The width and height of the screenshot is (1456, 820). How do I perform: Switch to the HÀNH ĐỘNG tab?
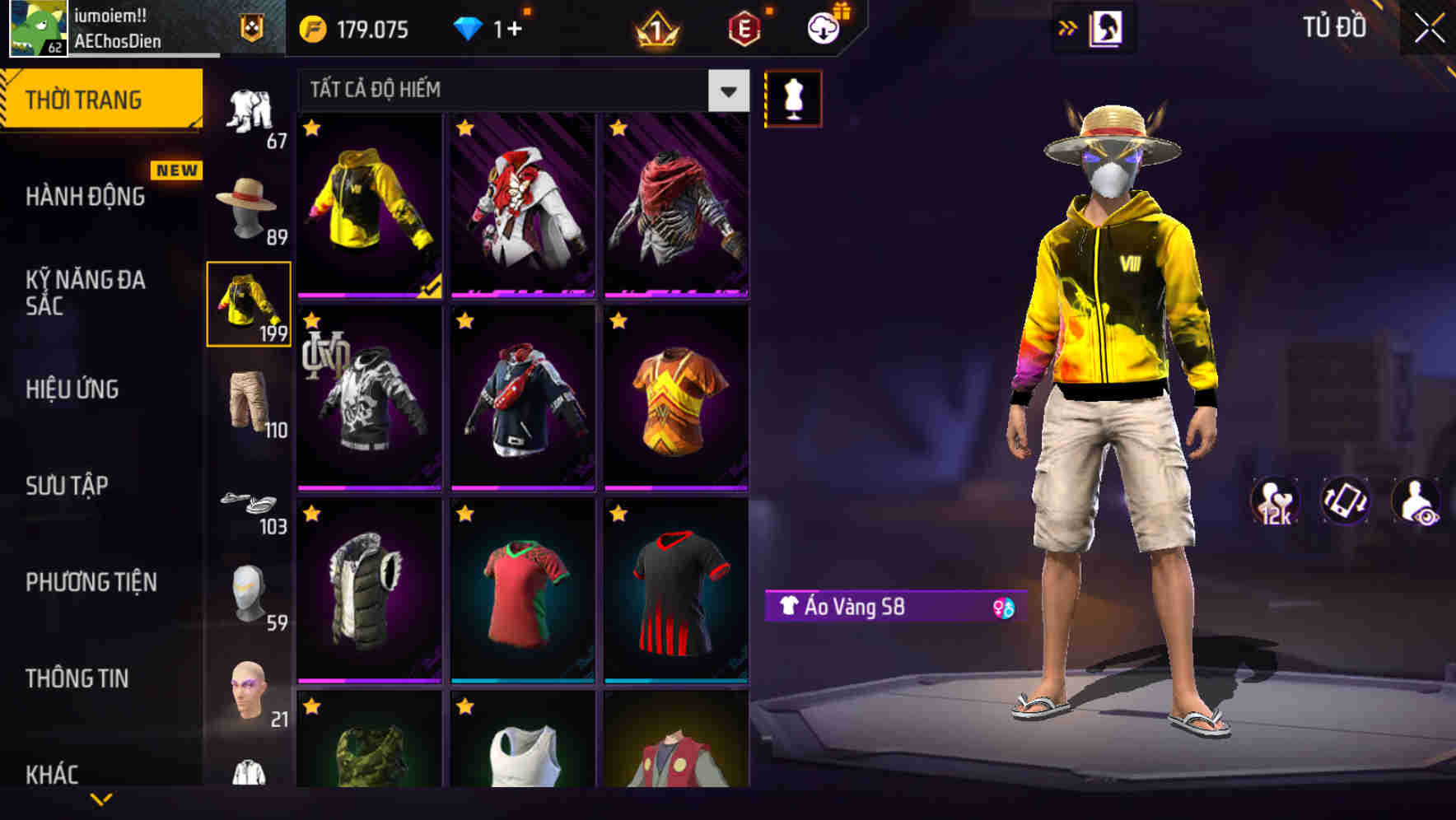[86, 197]
